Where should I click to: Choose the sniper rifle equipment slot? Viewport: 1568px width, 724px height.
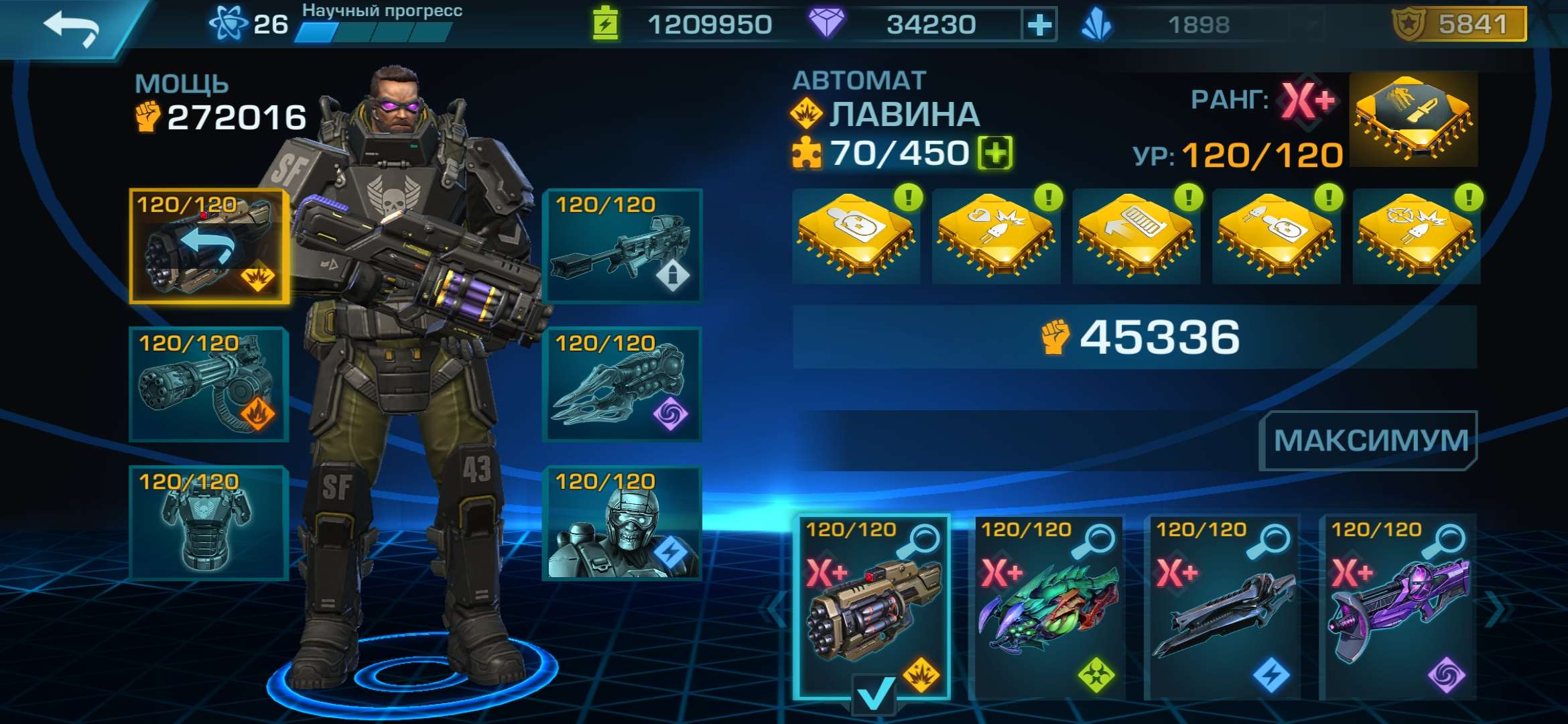click(x=623, y=247)
